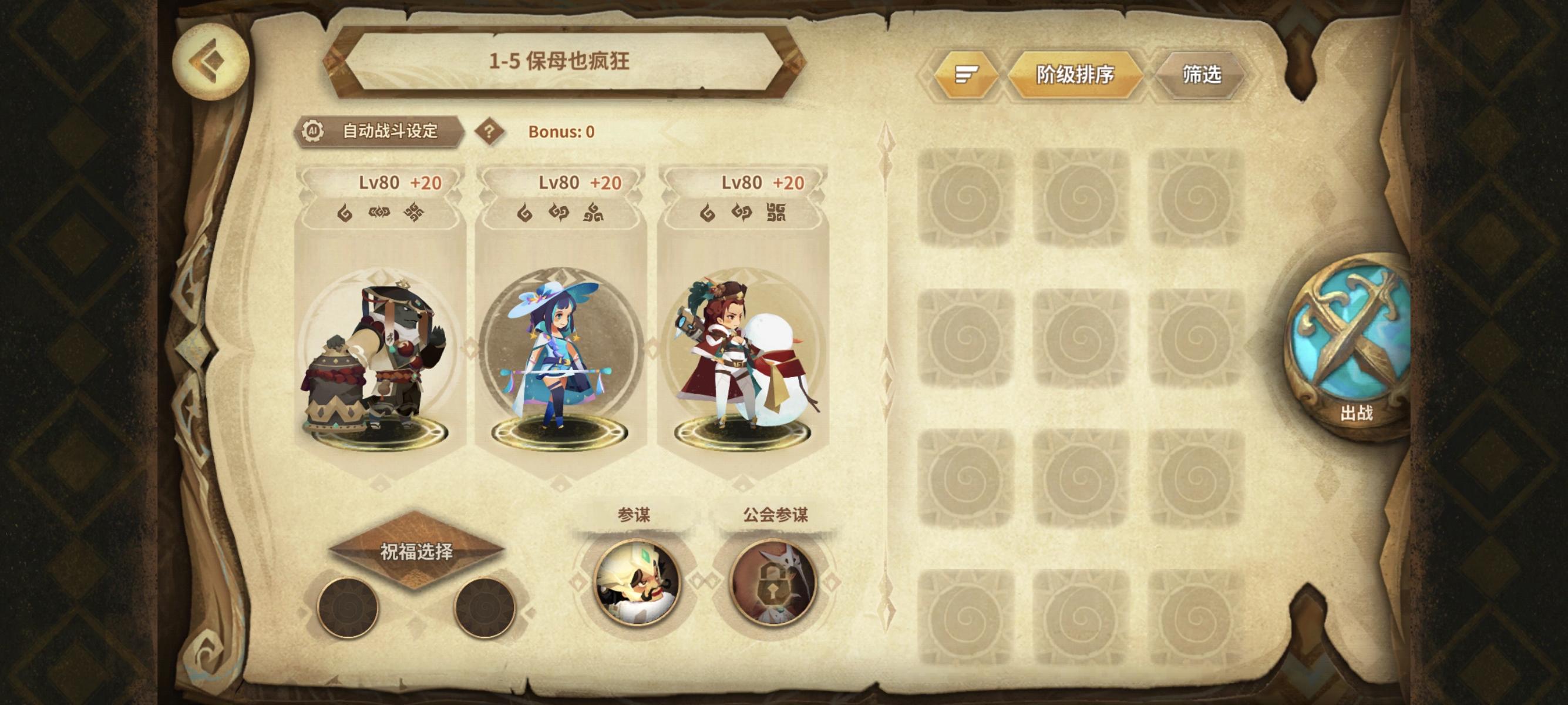The image size is (1568, 705).
Task: Click the help question mark icon near Bonus
Action: pos(490,130)
